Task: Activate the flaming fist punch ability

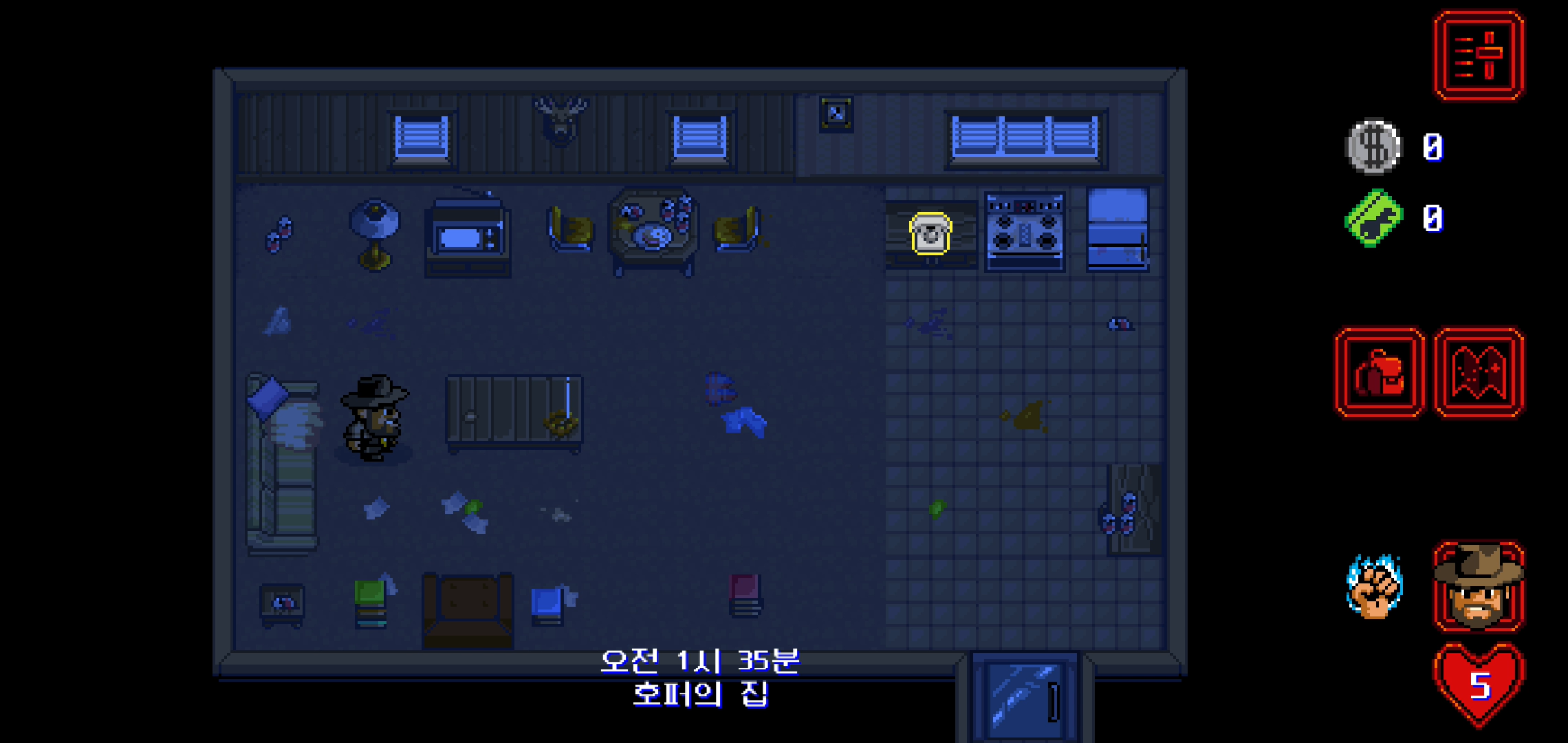Action: pyautogui.click(x=1374, y=586)
